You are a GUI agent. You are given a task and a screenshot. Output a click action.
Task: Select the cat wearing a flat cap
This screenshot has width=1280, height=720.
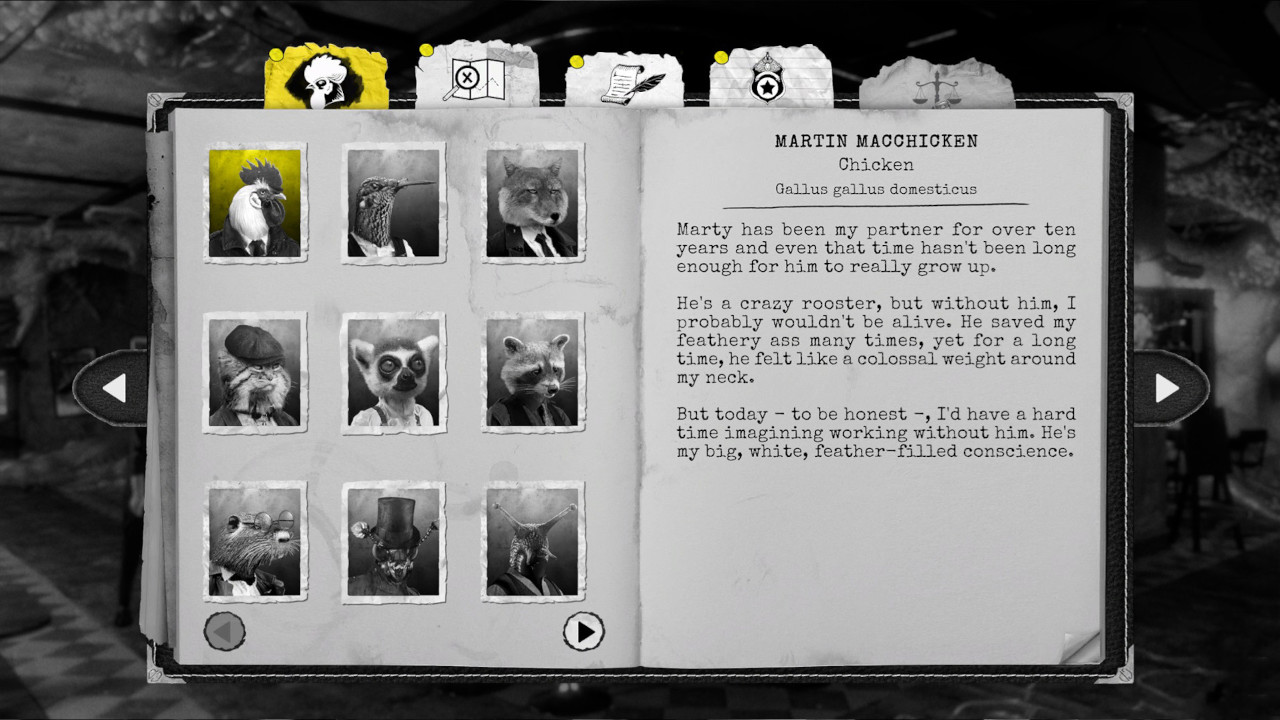[x=256, y=372]
